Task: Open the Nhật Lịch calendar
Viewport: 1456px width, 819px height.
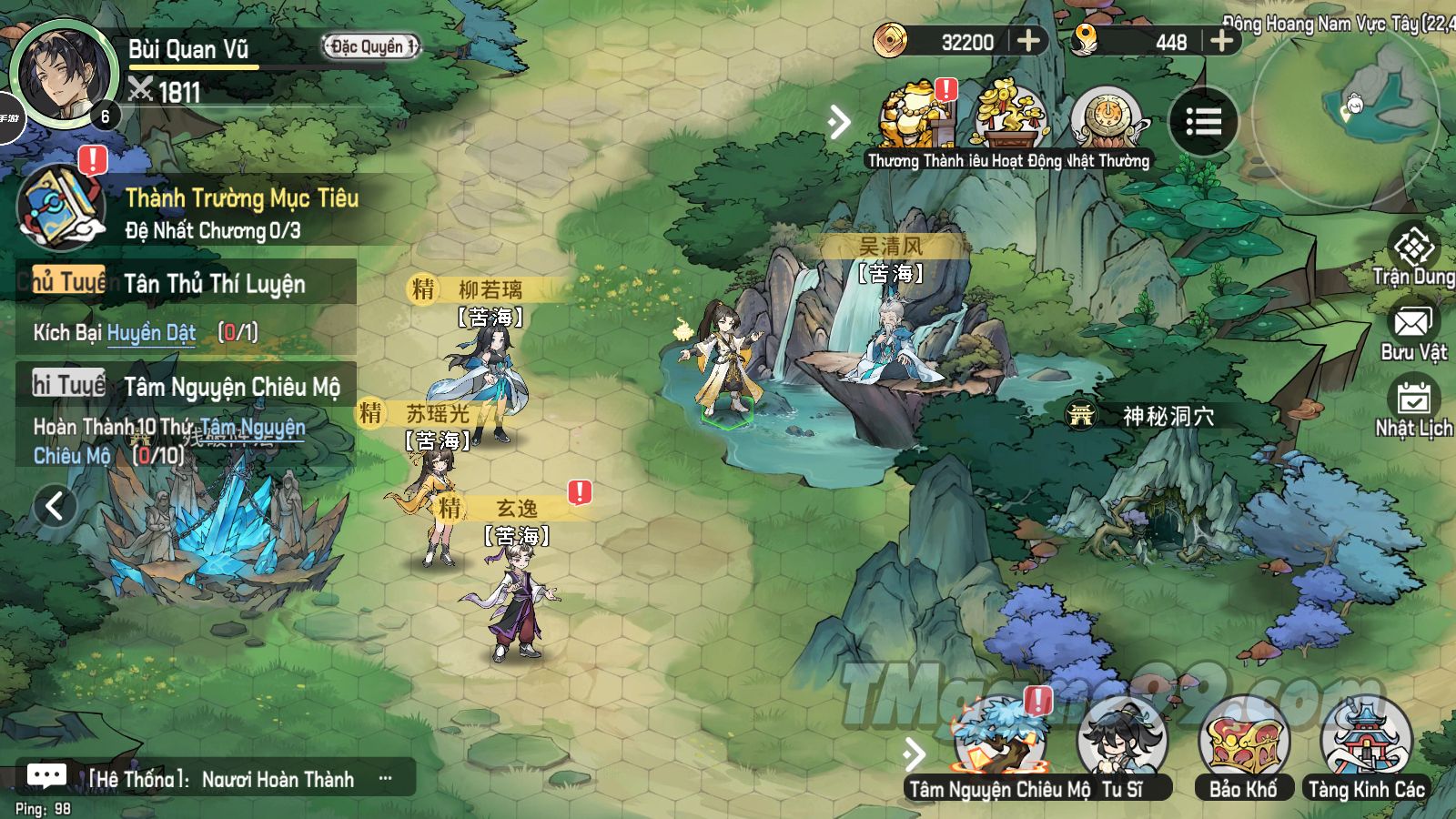Action: point(1413,407)
